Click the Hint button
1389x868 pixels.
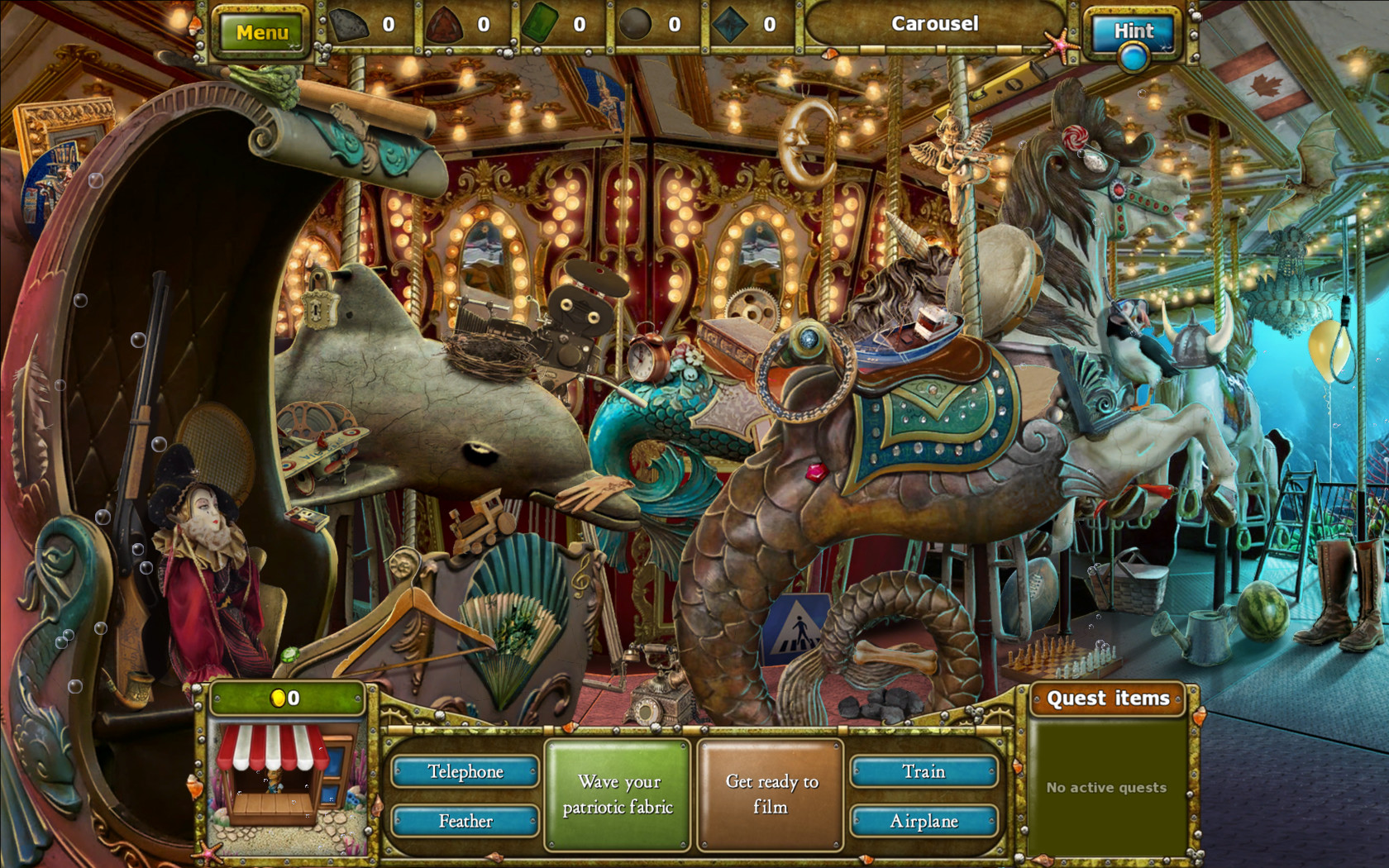(1134, 31)
